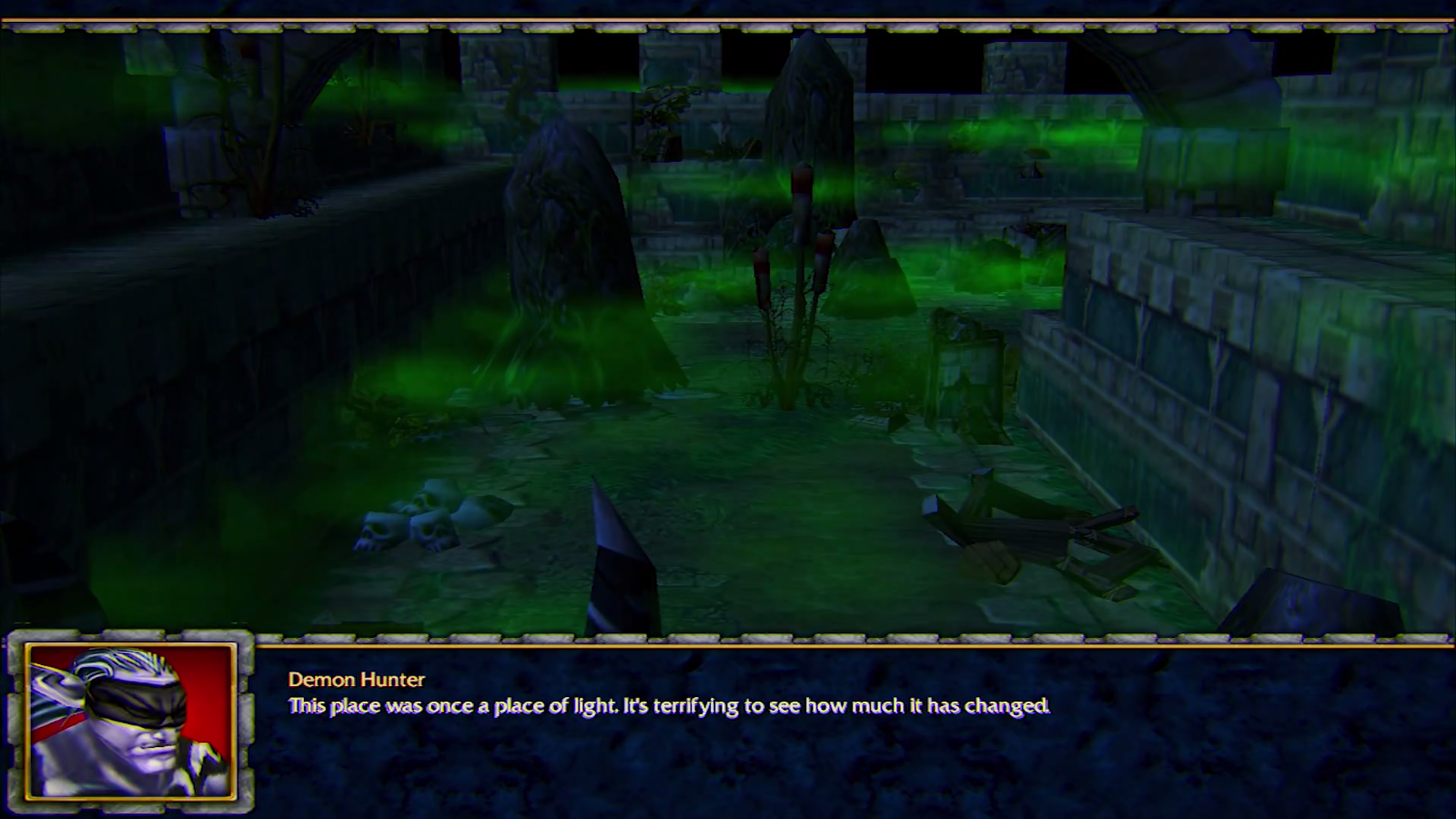
Task: Click the leaning gravestone near the wall
Action: point(965,364)
